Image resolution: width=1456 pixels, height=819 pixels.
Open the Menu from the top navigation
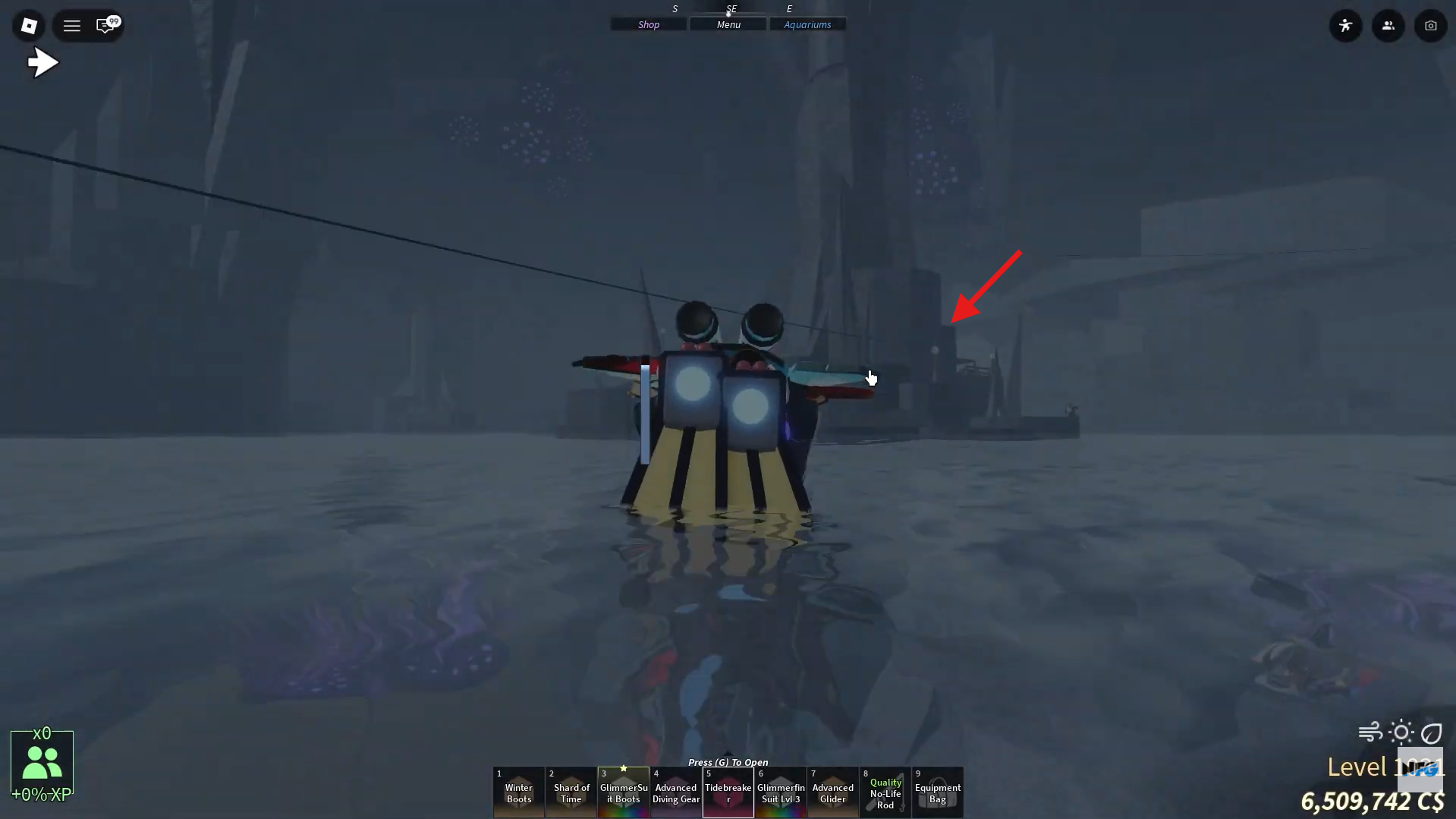(727, 24)
